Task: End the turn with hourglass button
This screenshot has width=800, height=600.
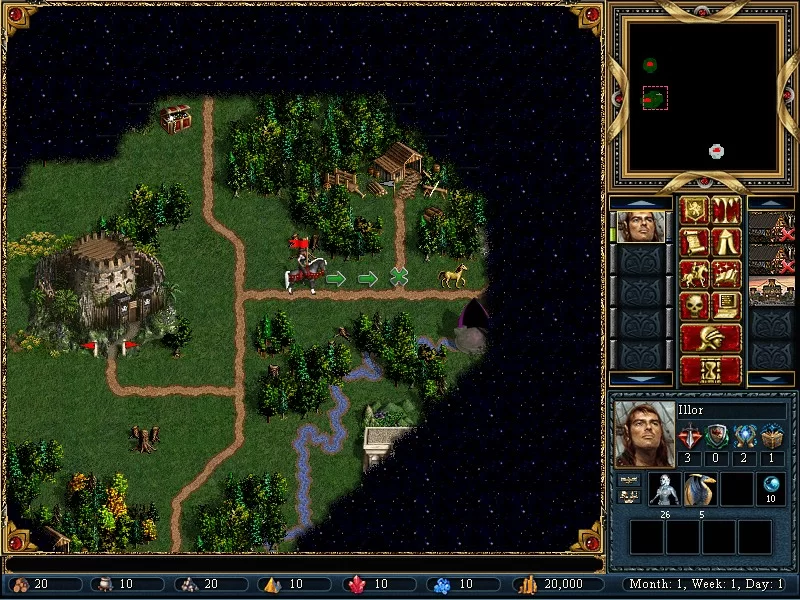Action: point(710,369)
